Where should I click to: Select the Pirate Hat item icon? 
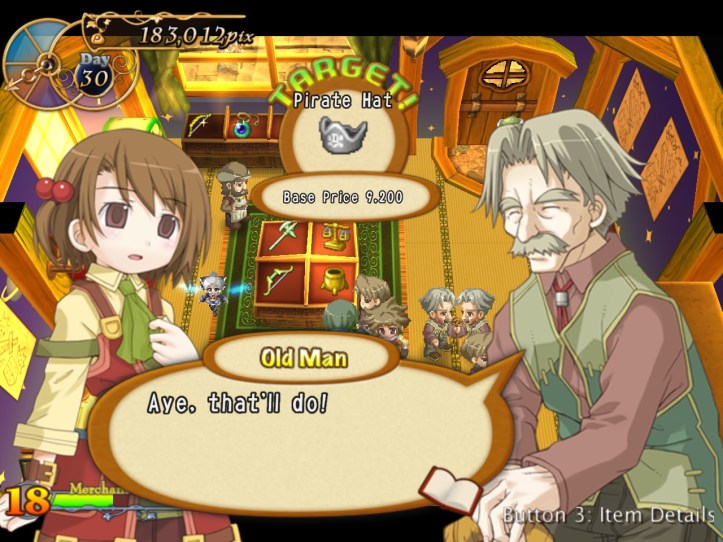click(343, 134)
